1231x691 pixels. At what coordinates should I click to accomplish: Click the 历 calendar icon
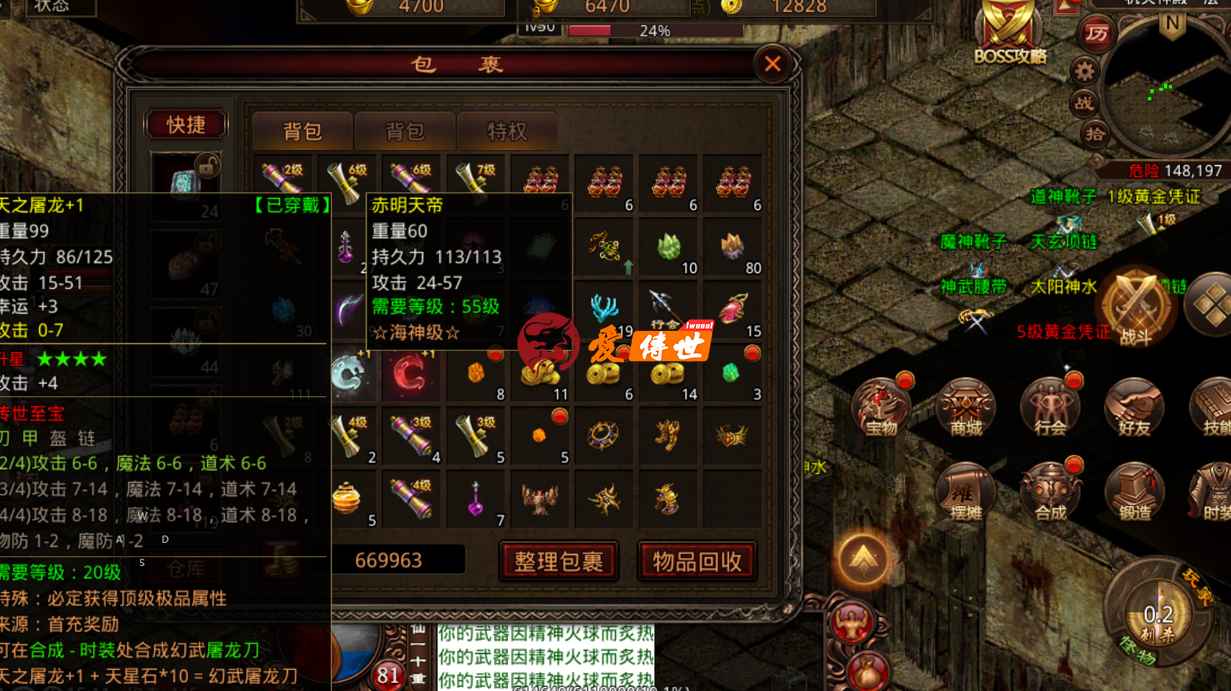point(1097,33)
